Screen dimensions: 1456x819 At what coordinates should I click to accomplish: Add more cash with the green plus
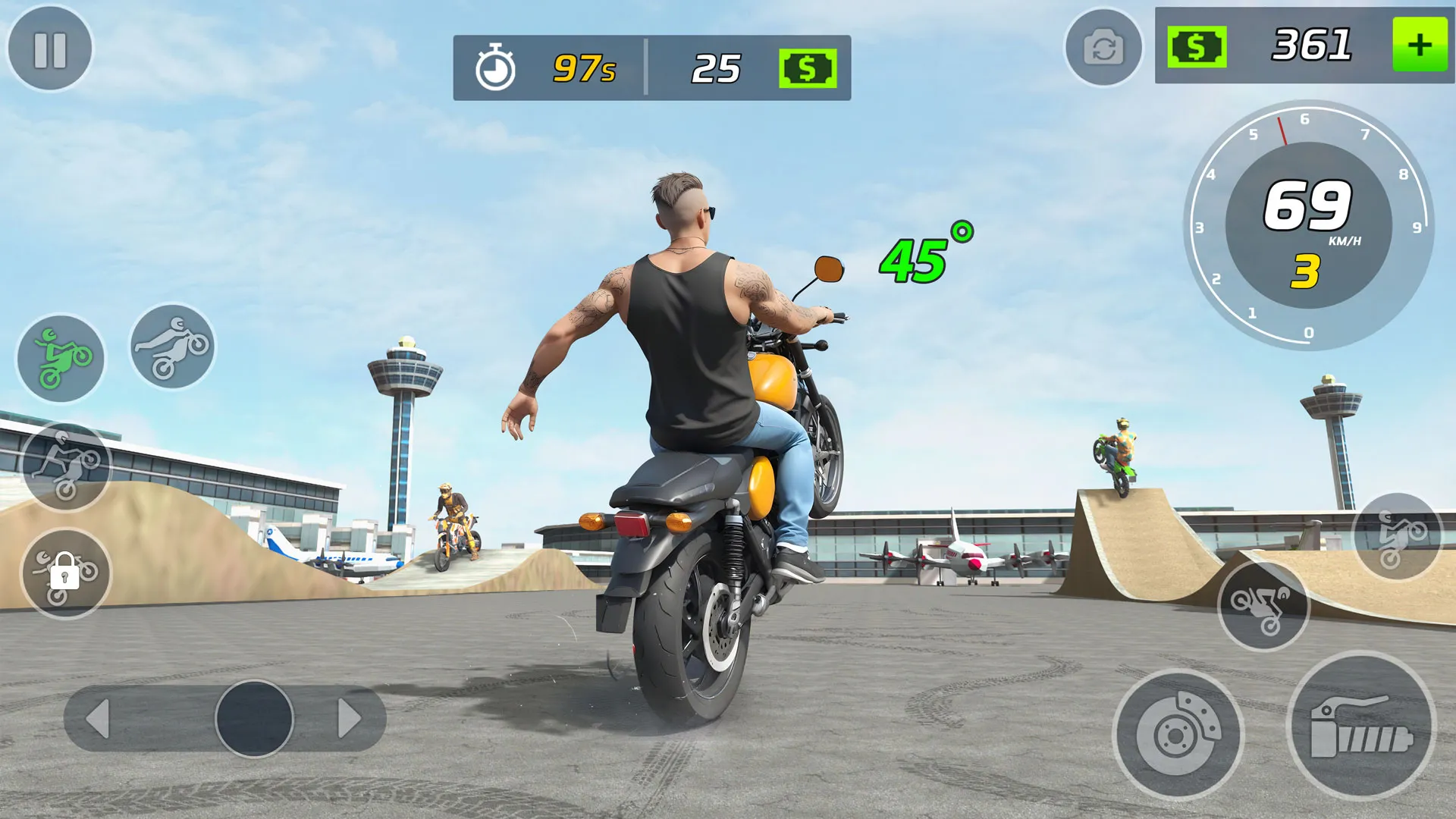pos(1420,45)
